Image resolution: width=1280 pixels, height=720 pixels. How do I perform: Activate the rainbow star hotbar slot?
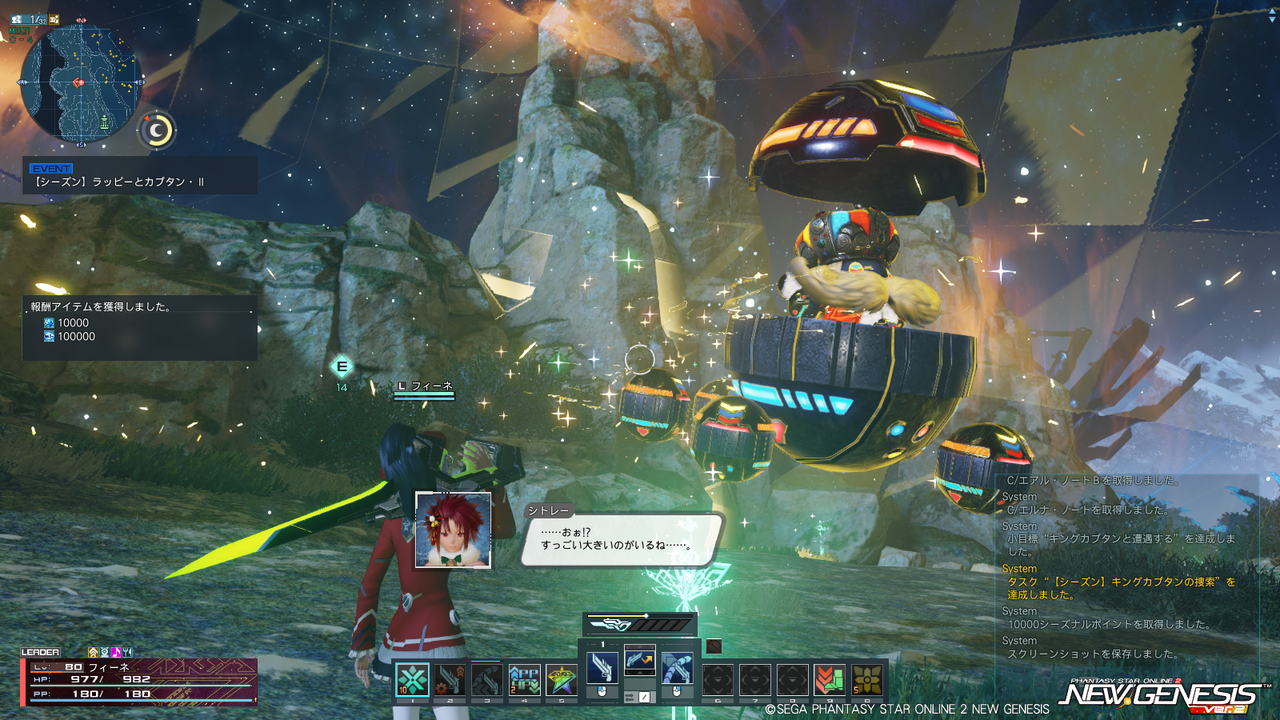tap(561, 680)
